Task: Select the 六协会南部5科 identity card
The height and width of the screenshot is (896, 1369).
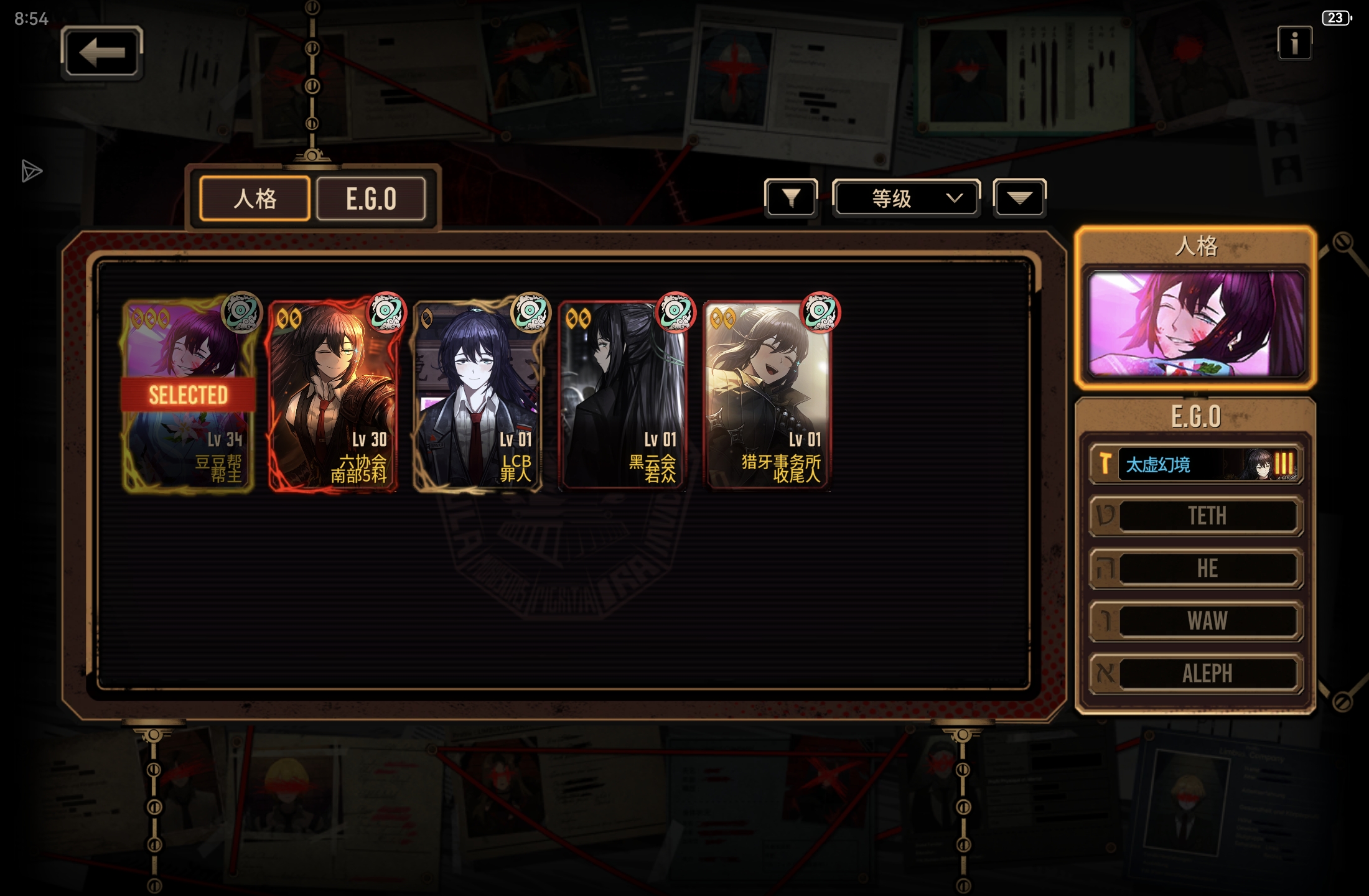Action: (x=333, y=396)
